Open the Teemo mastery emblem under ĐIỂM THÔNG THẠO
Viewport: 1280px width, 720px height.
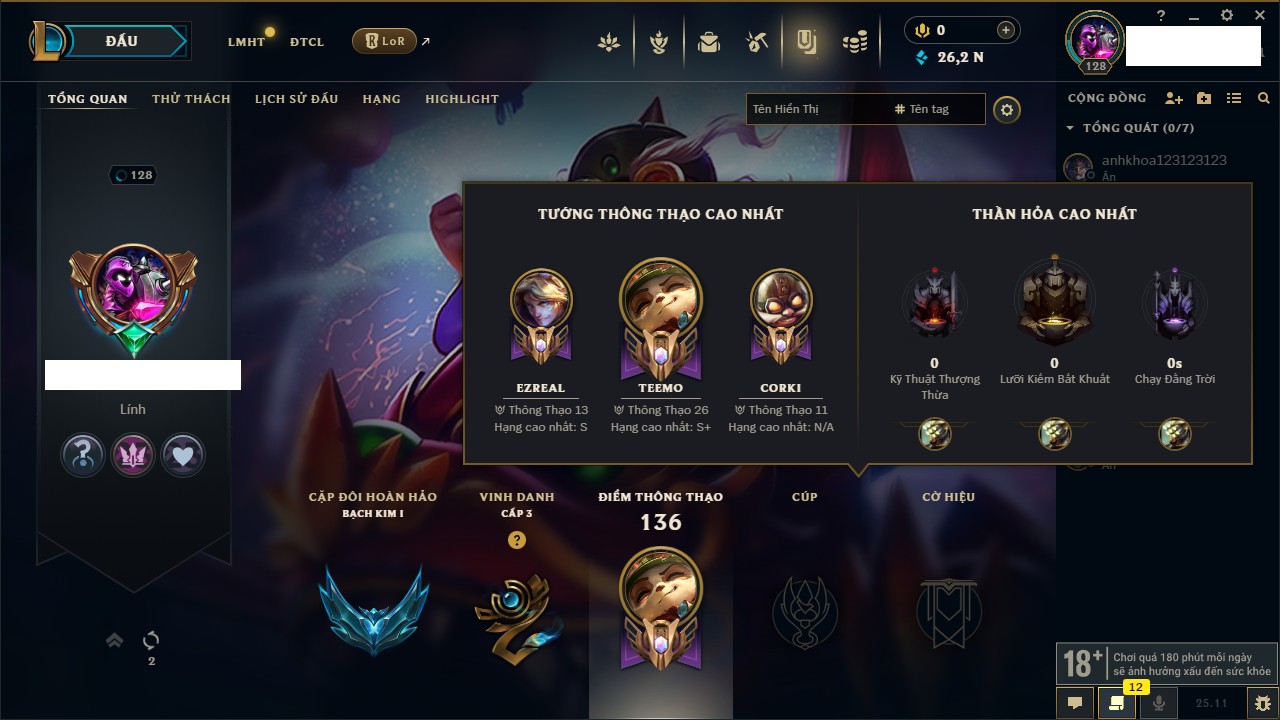point(660,607)
